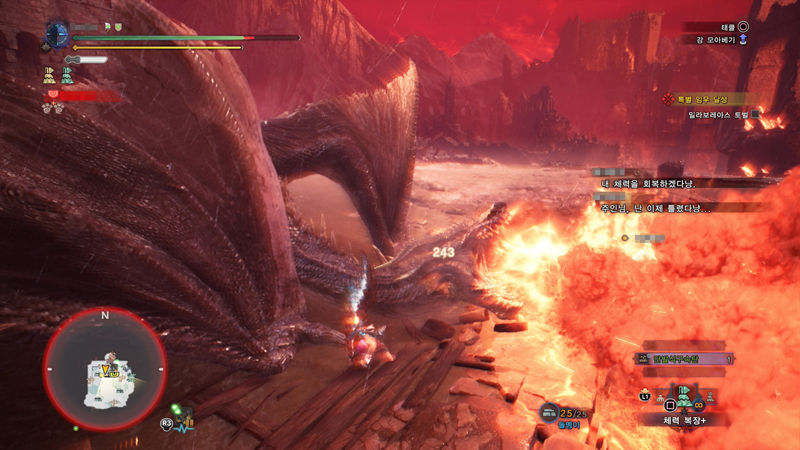Click the Palico paw prints icon
The width and height of the screenshot is (800, 450).
click(50, 108)
